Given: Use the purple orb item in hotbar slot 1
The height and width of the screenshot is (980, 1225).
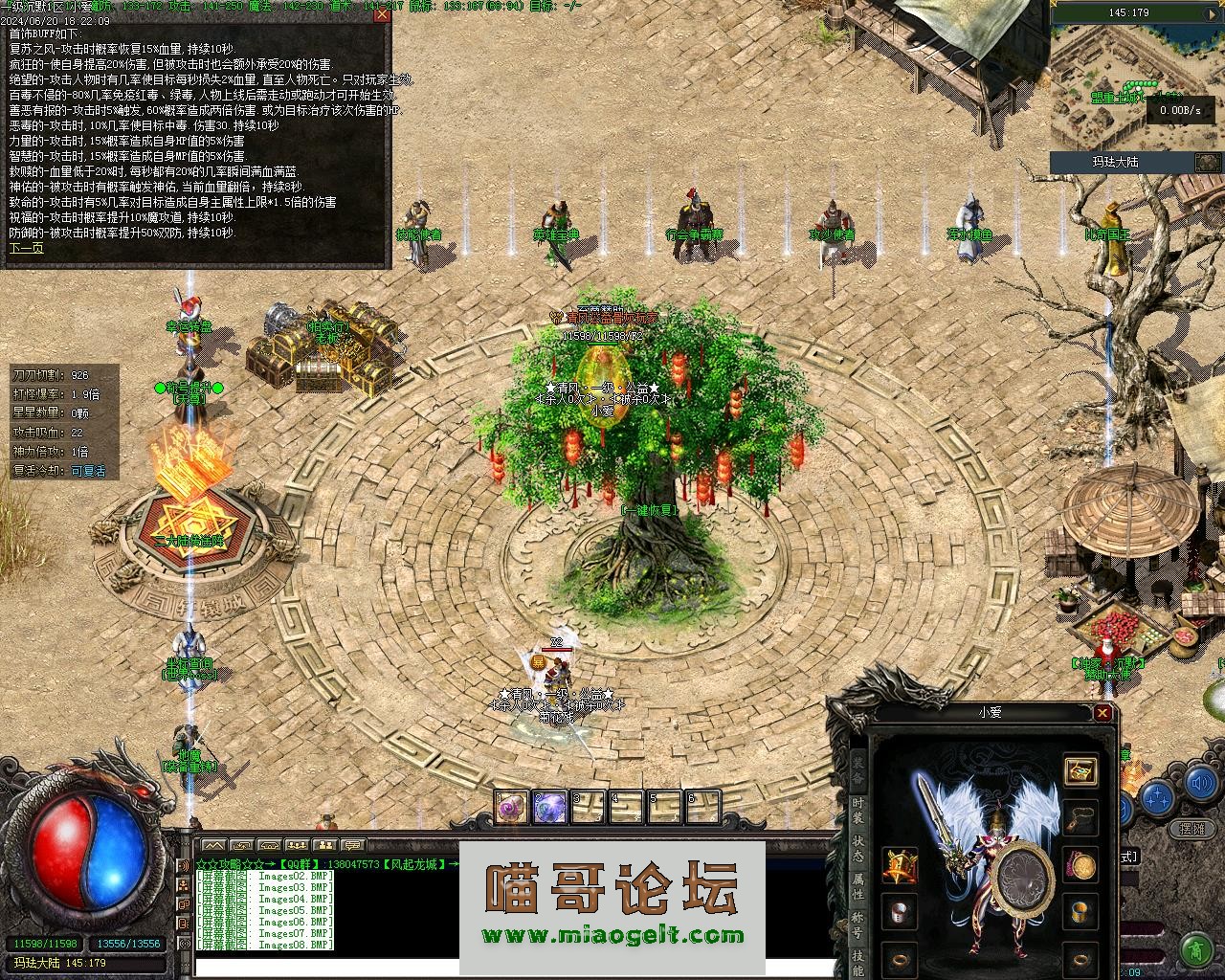Looking at the screenshot, I should point(510,808).
